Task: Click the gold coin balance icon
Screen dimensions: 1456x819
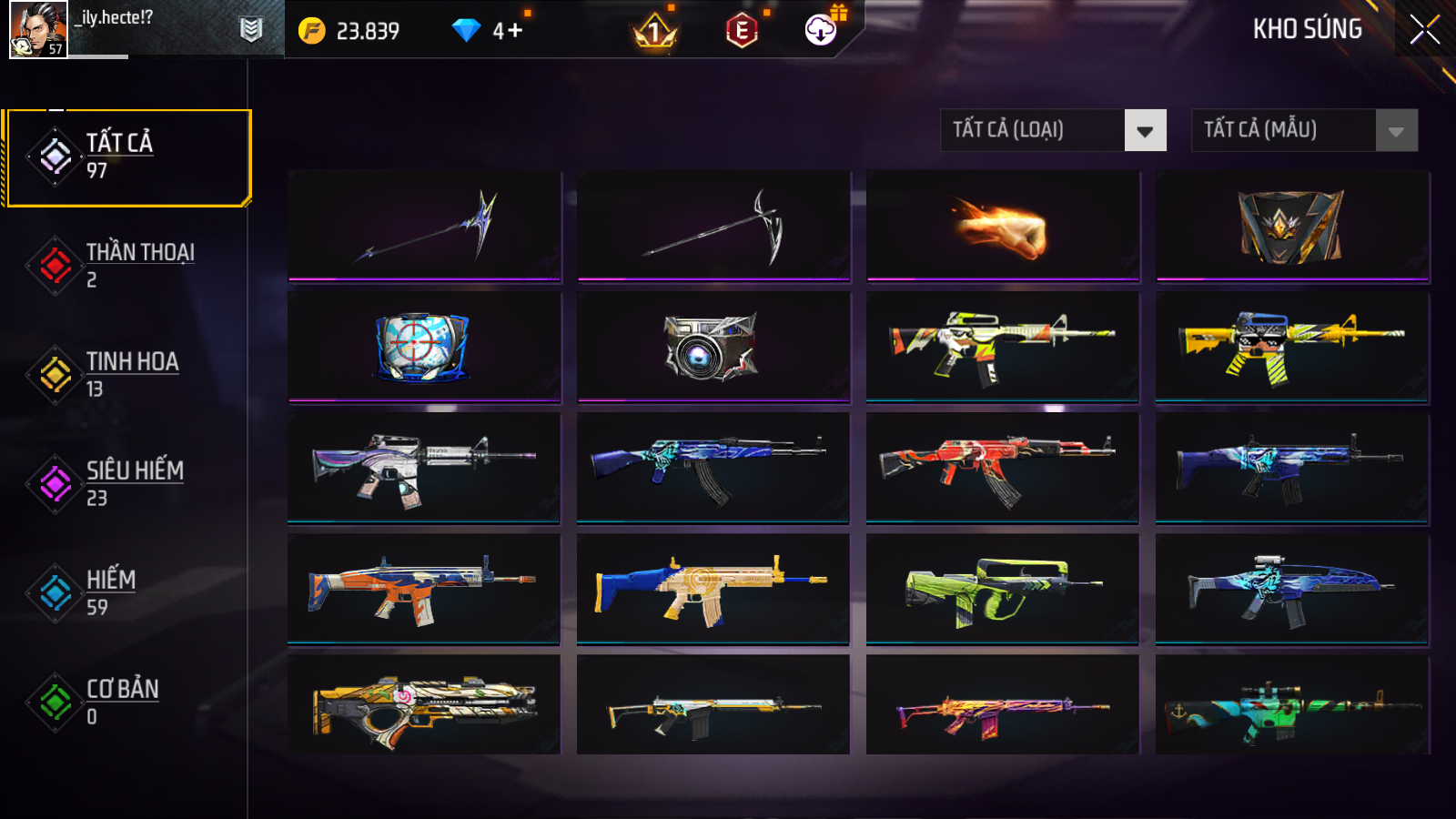Action: 312,31
